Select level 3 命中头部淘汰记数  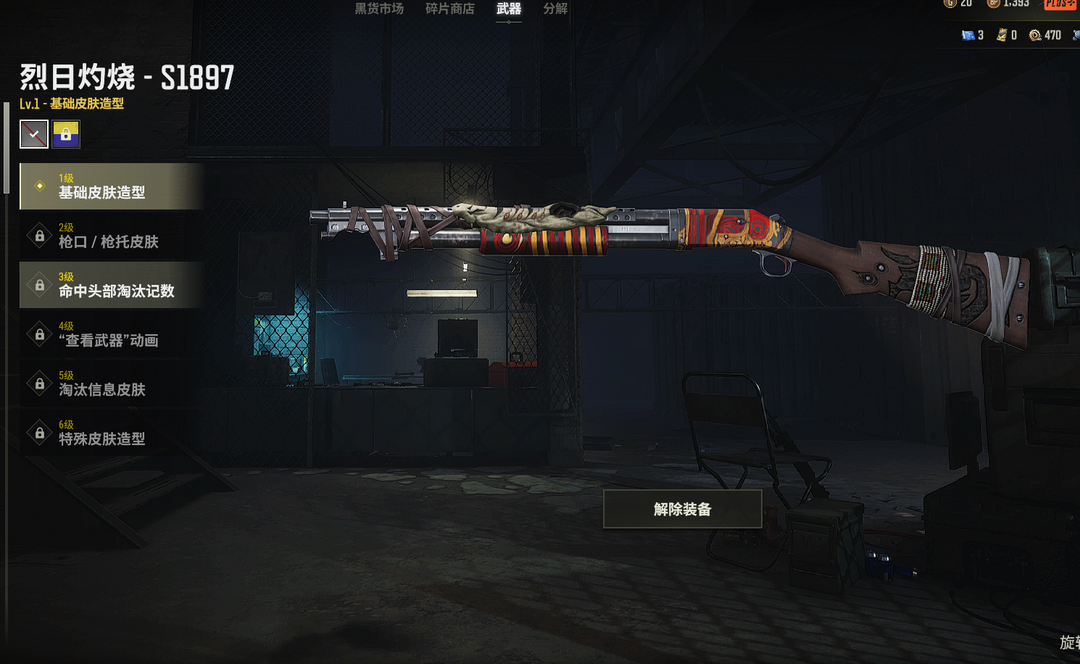coord(111,285)
